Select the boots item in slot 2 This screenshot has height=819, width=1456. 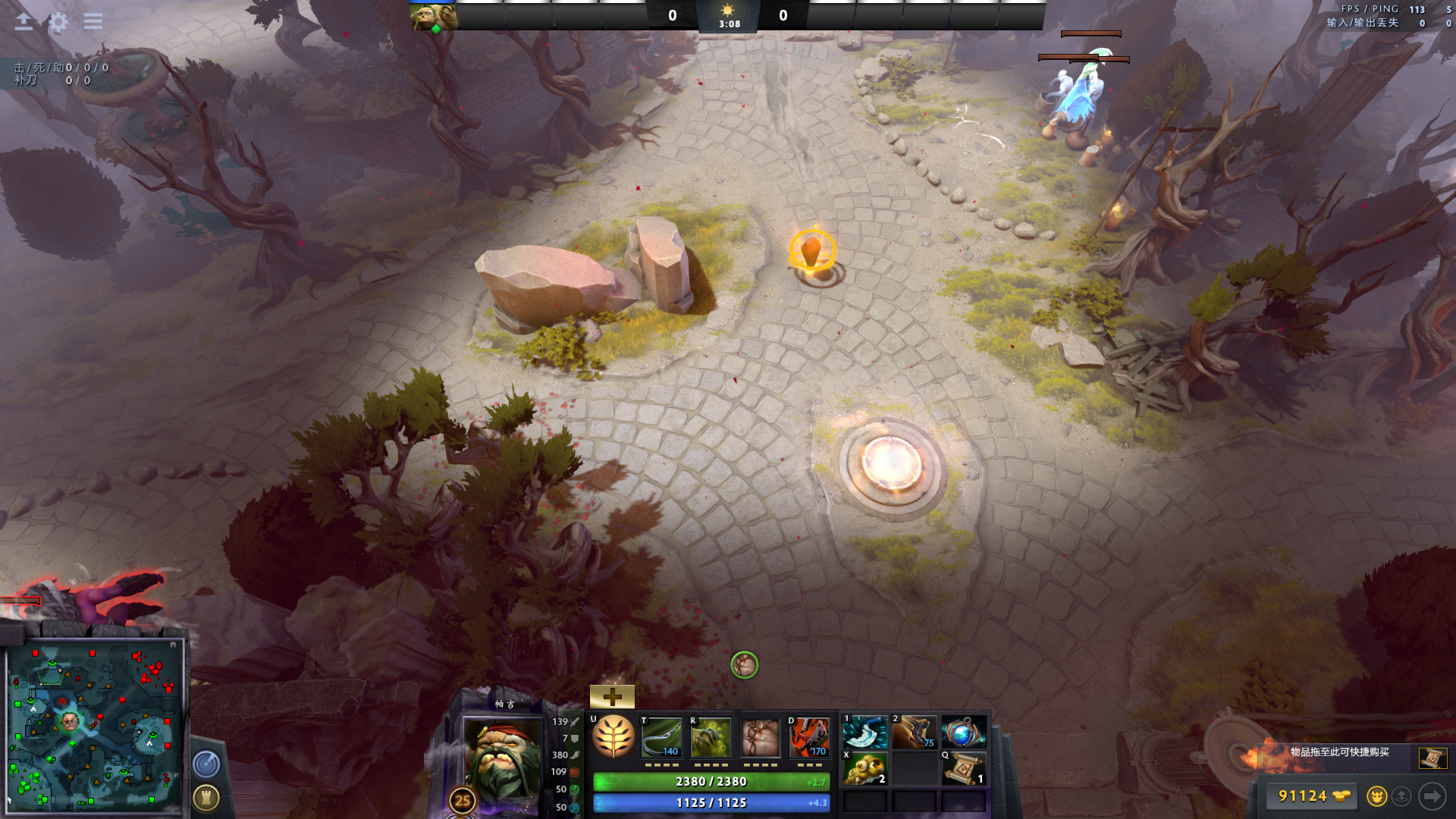pos(914,733)
